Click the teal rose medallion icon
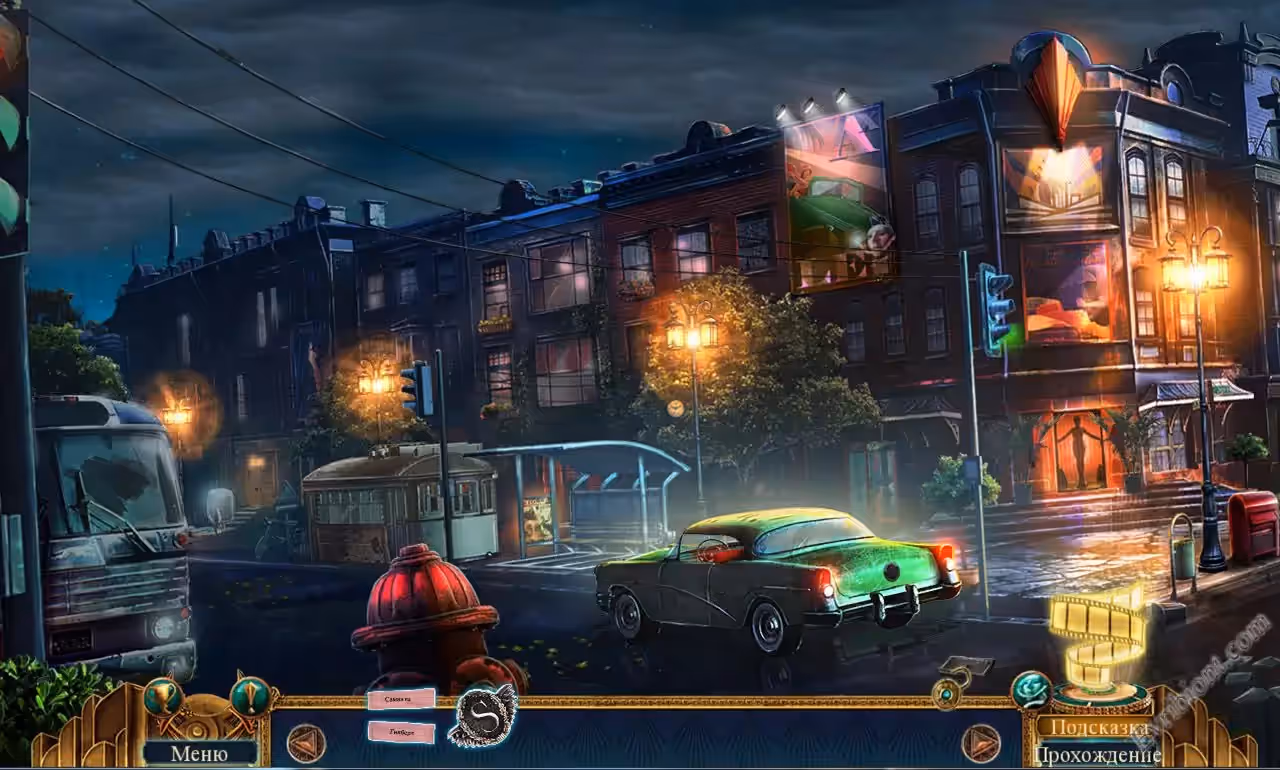Screen dimensions: 1280x770 click(x=1030, y=689)
